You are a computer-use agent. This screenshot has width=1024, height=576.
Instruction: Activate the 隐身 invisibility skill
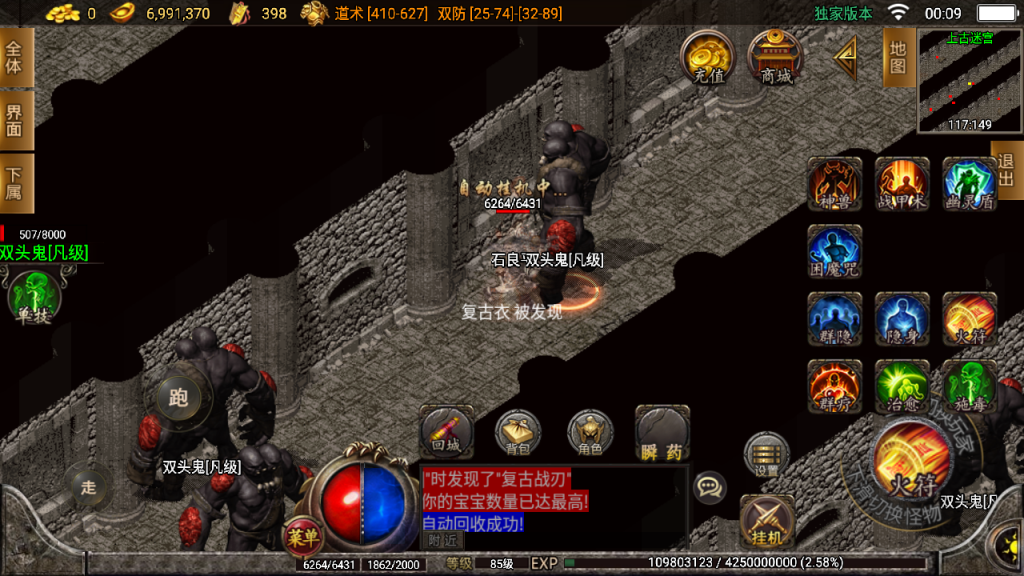pos(902,319)
